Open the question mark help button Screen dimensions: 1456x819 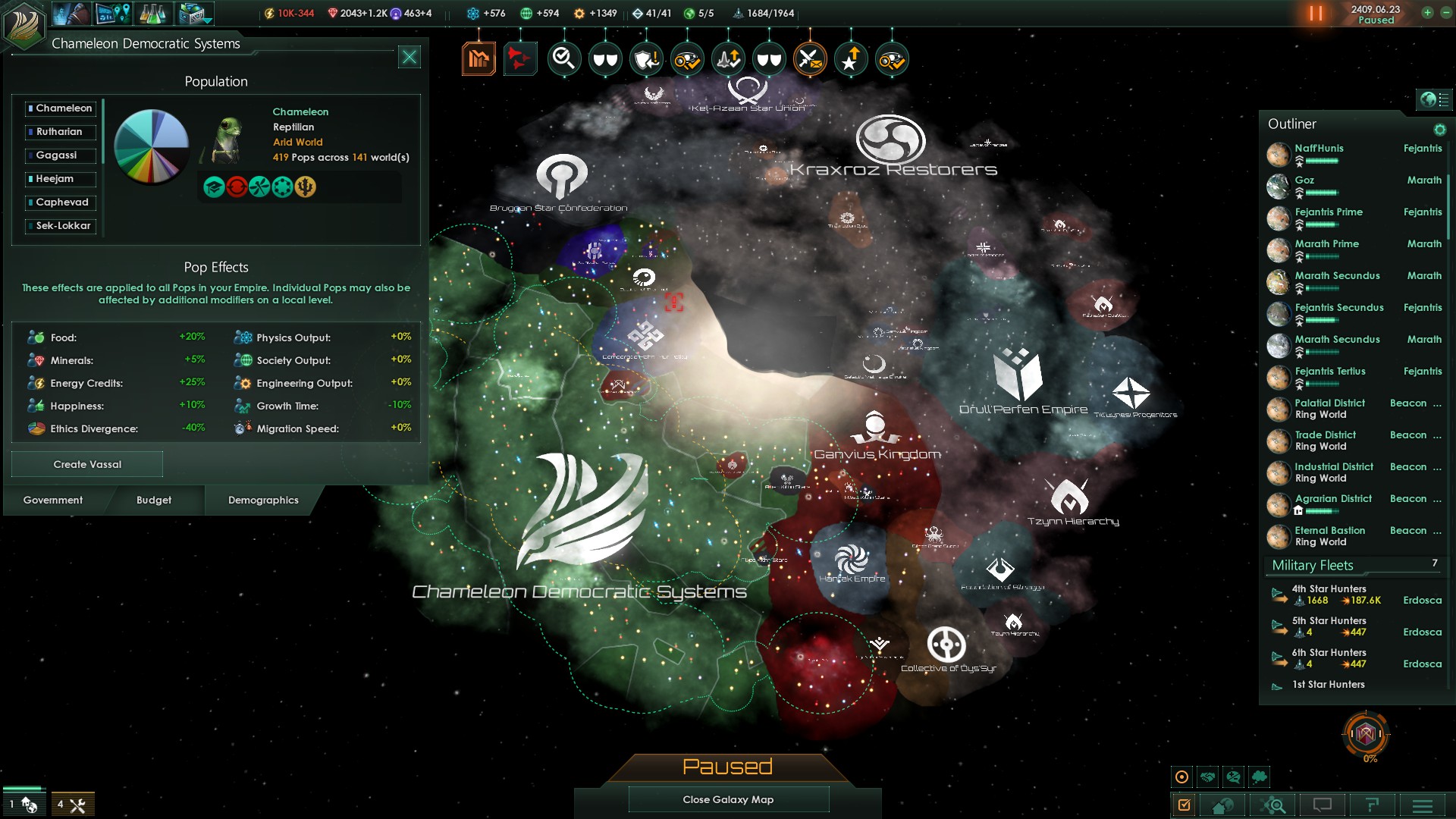[x=1372, y=805]
